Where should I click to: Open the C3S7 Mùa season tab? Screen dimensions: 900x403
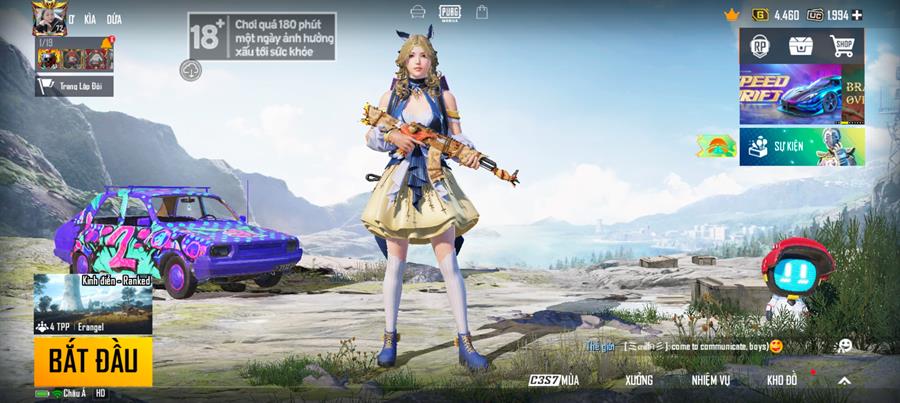click(x=554, y=381)
